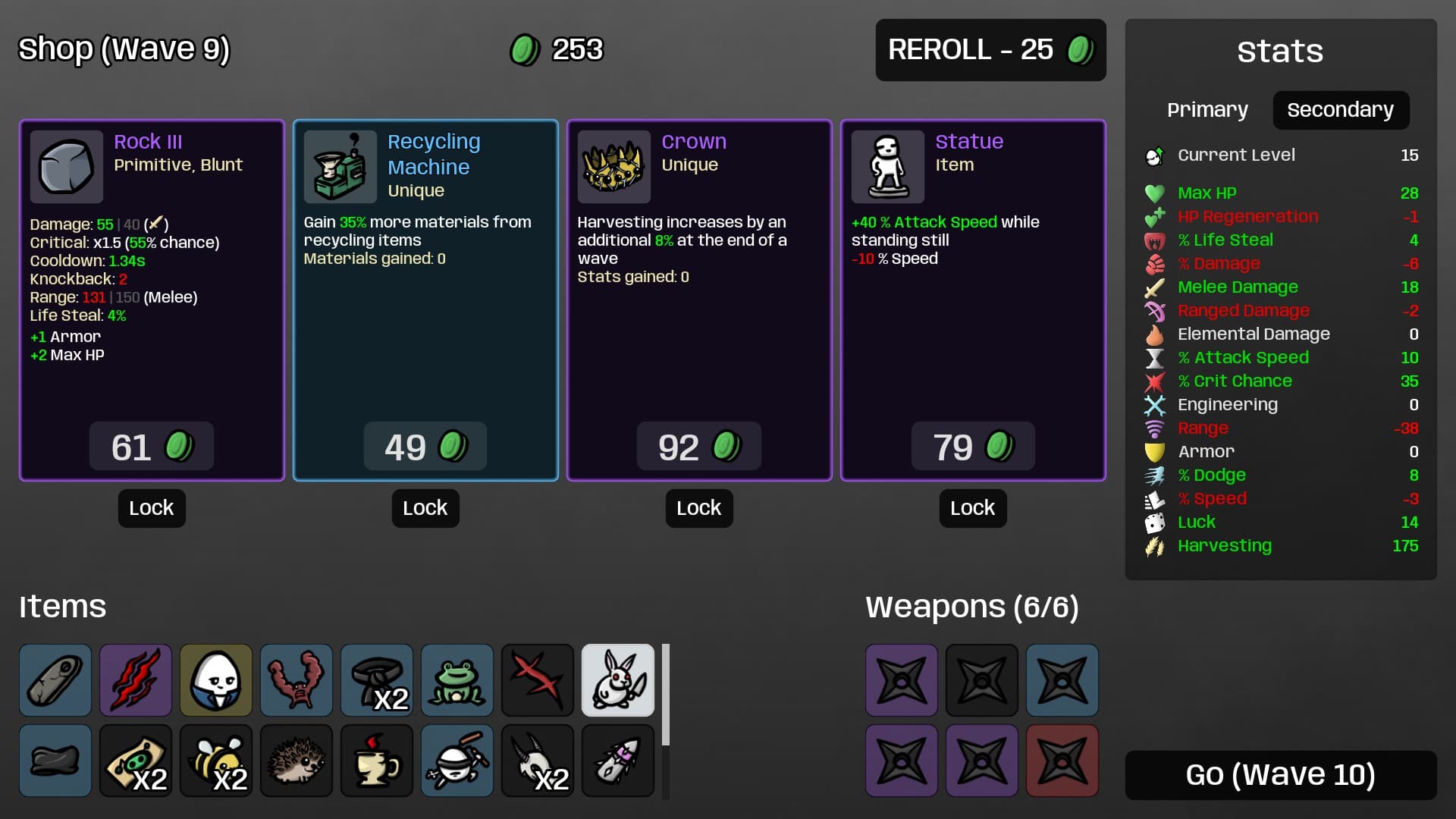Start Wave 10 with the Go button
The width and height of the screenshot is (1456, 819).
point(1280,775)
